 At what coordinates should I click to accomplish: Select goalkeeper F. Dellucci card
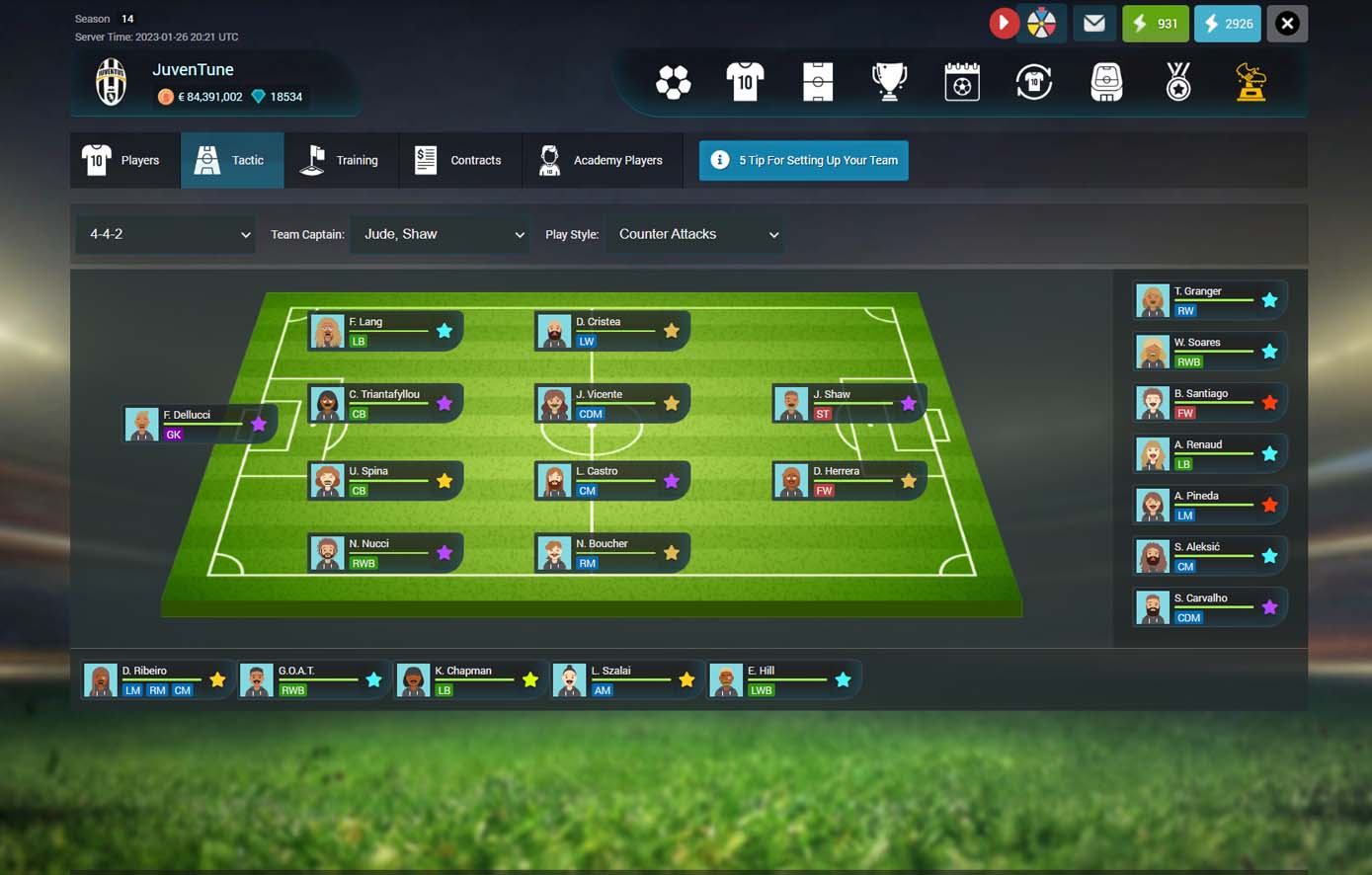click(x=200, y=424)
